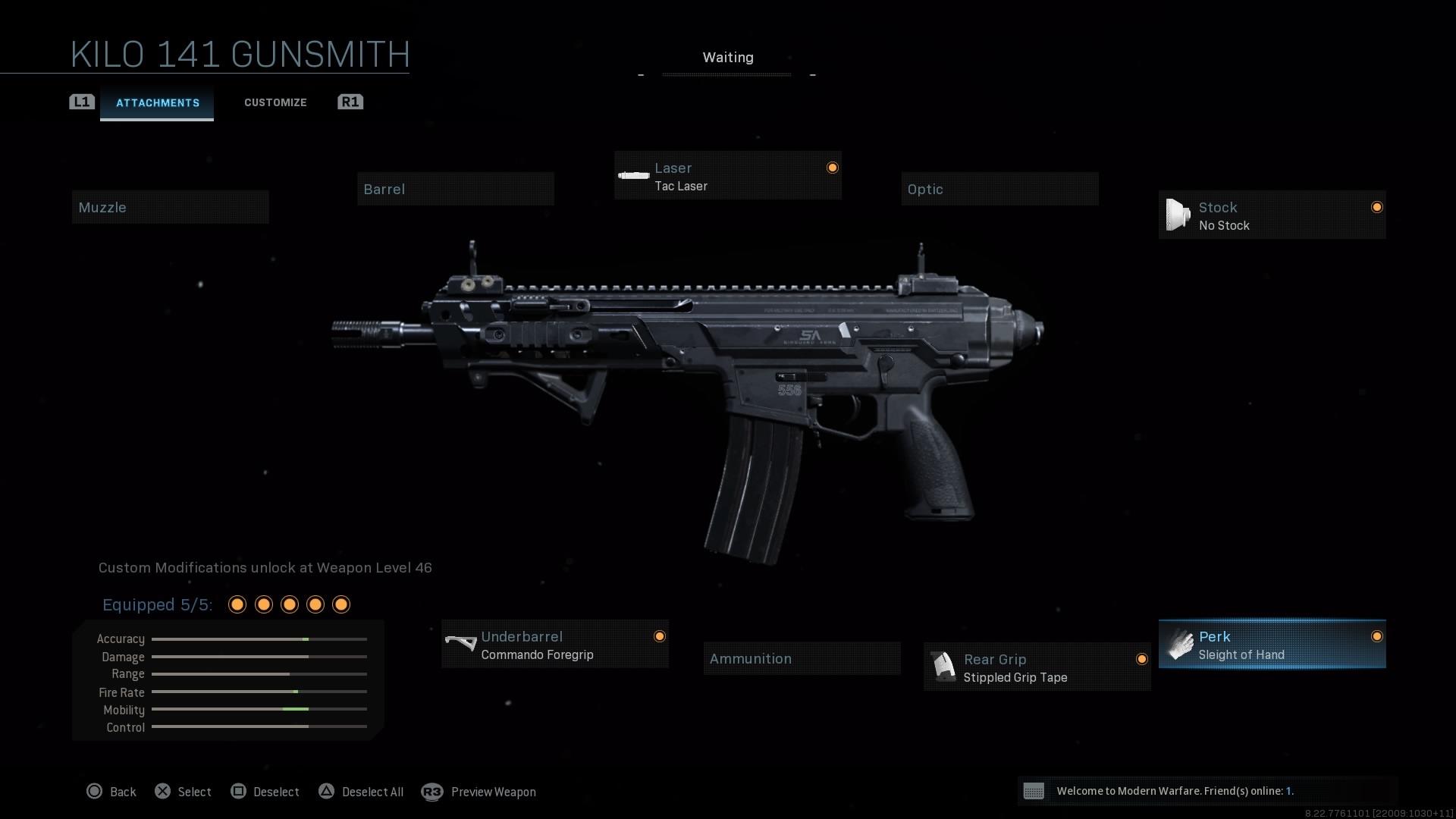Click the first Equipped 5/5 dot
Screen dimensions: 1456x819
237,604
